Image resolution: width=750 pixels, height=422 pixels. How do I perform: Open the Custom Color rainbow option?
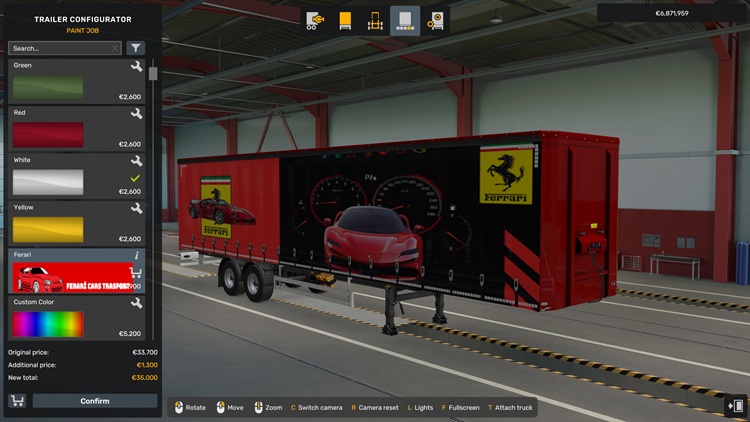(x=48, y=323)
